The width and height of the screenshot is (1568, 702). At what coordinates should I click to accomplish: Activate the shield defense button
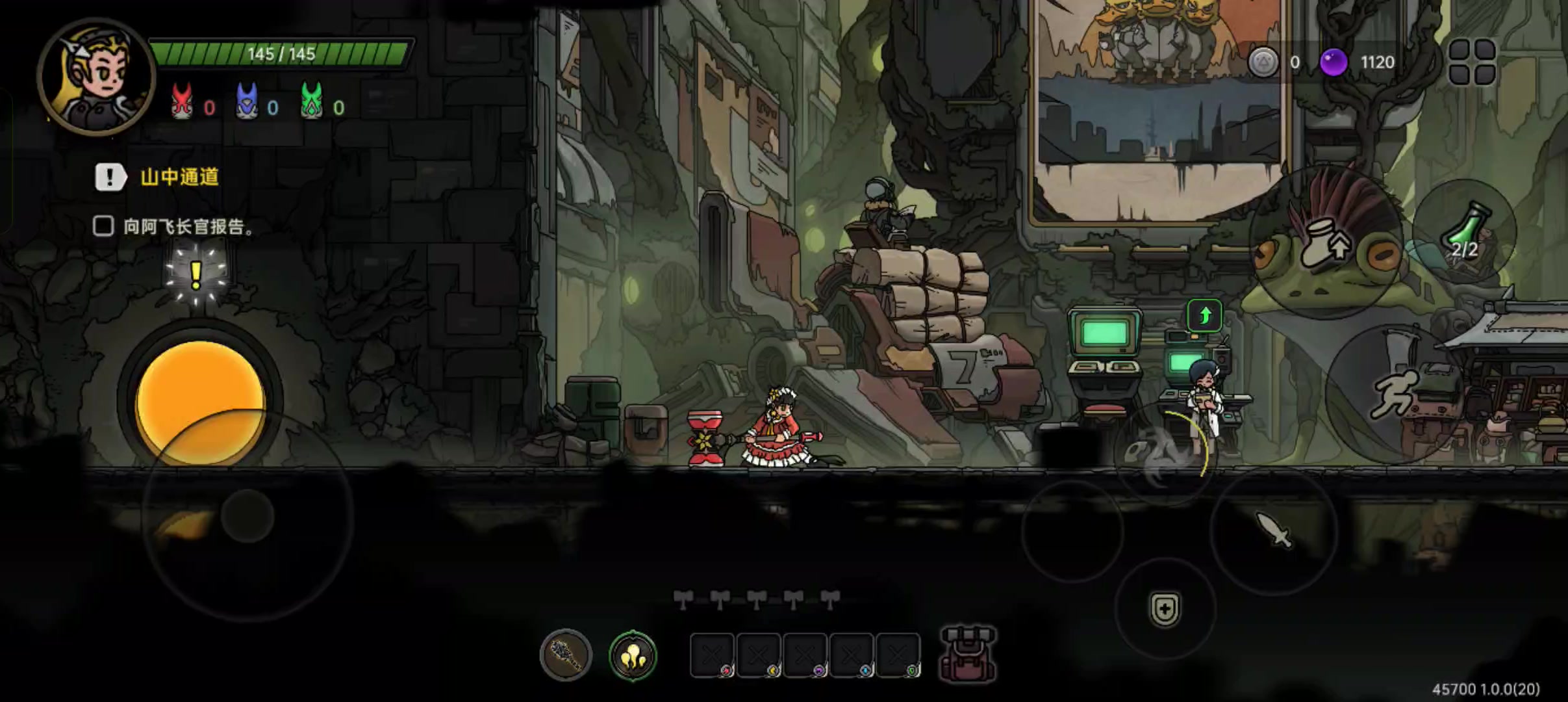1165,610
